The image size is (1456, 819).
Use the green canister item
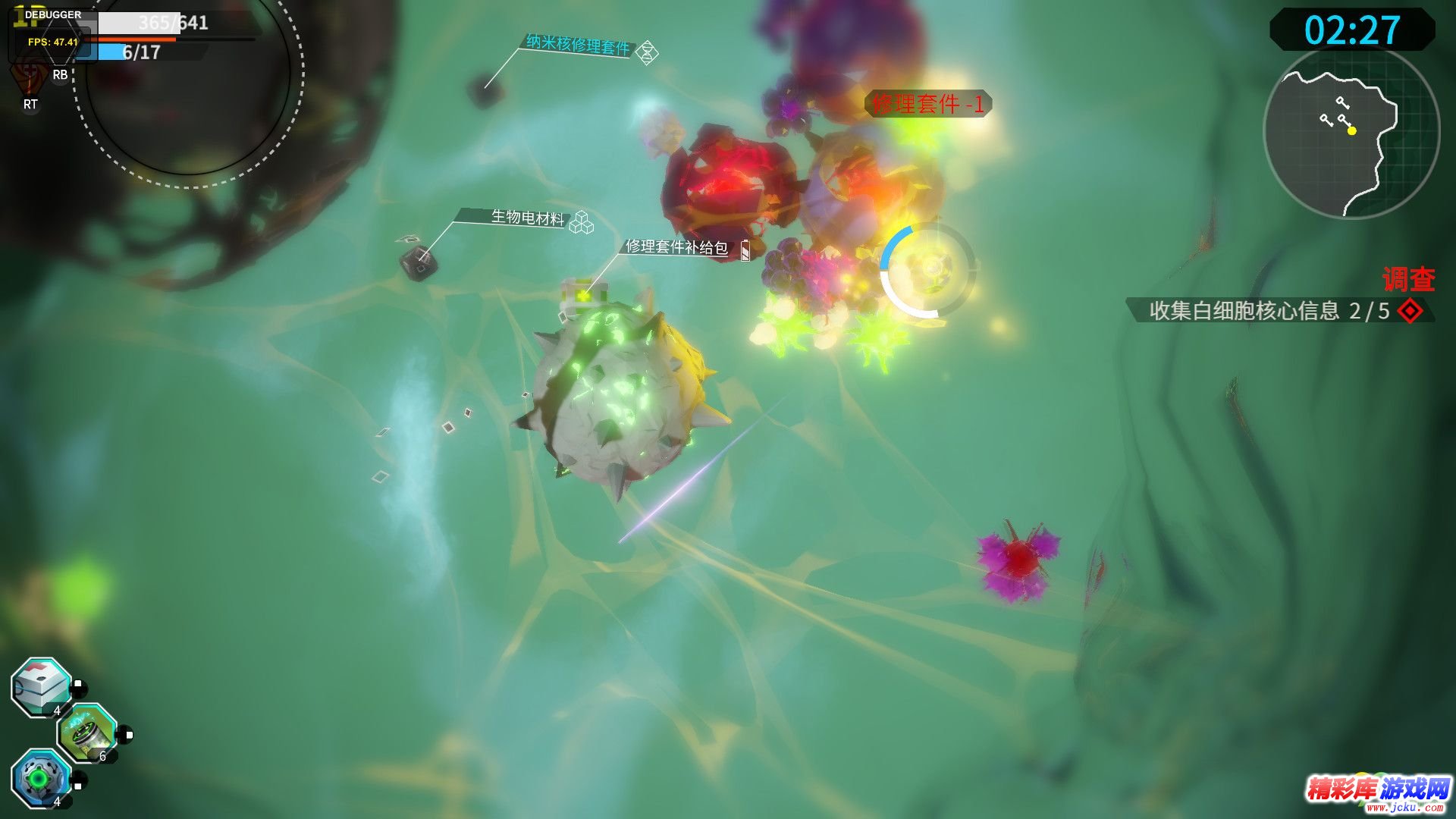pos(87,733)
